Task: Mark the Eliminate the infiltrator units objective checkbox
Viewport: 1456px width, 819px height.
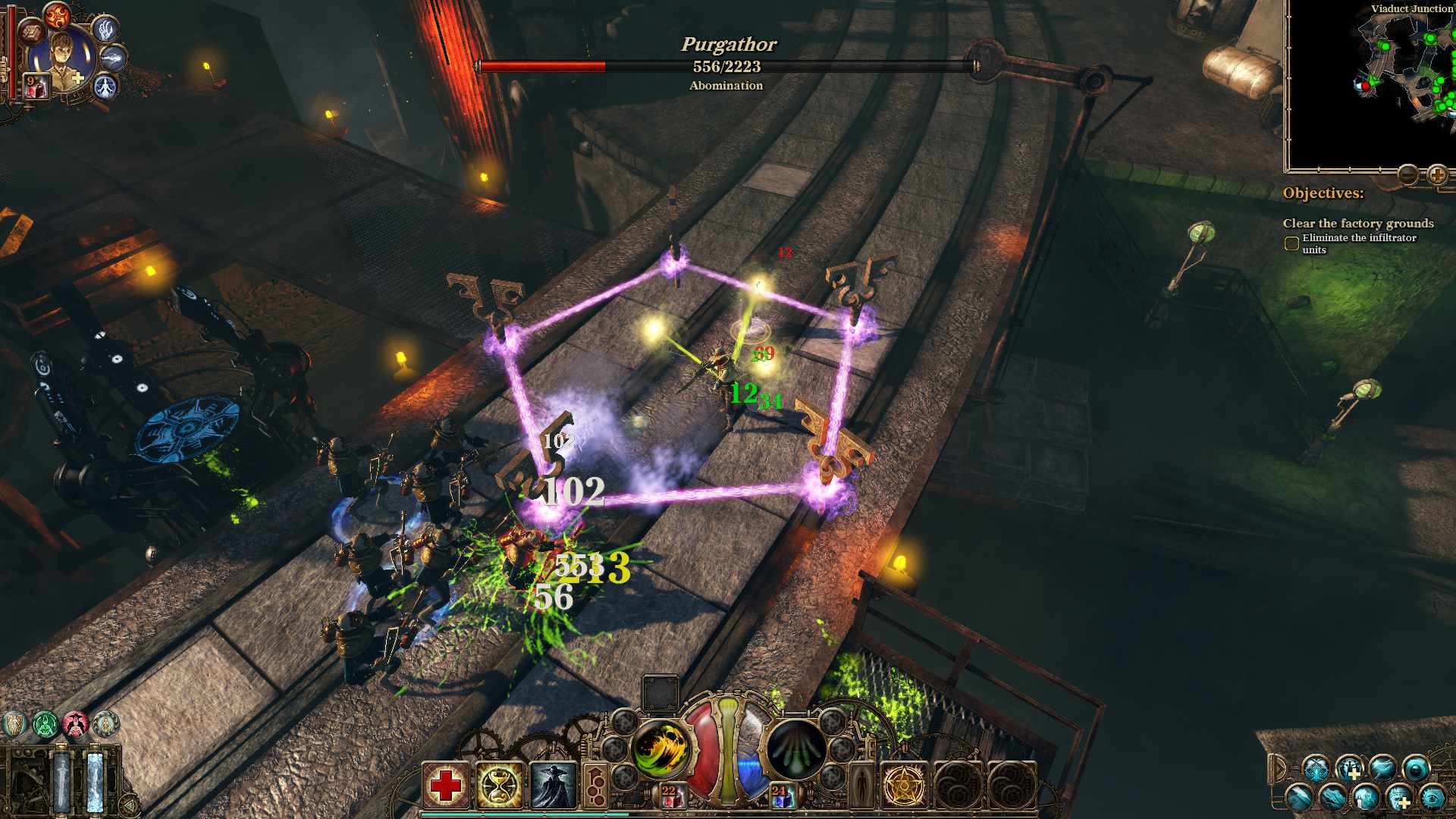Action: click(x=1291, y=243)
